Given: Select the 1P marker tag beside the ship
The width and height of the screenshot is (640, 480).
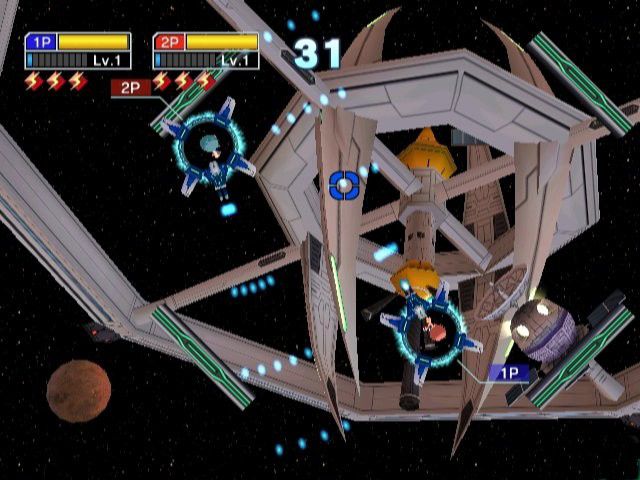Looking at the screenshot, I should pos(509,373).
